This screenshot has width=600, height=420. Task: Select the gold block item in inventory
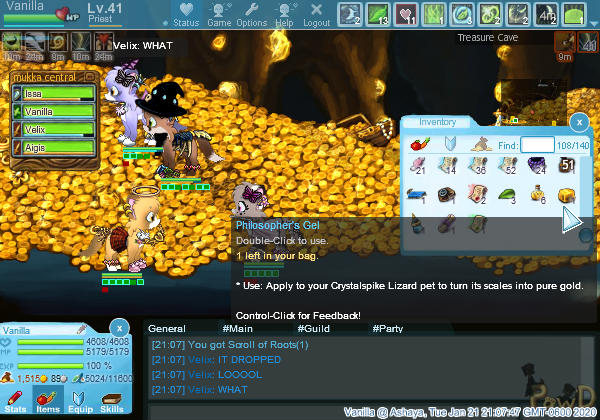point(566,194)
